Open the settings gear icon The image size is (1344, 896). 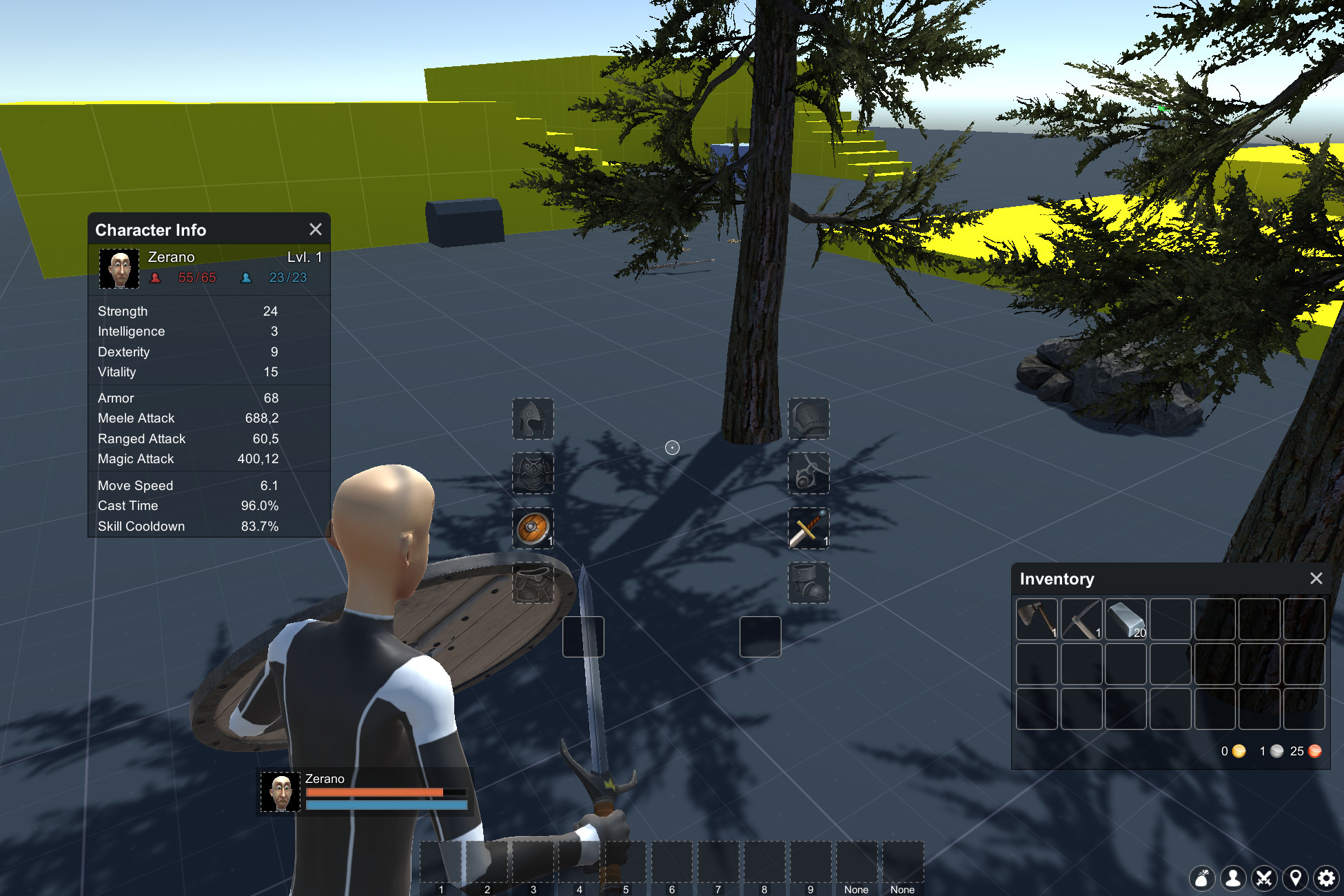pos(1326,879)
